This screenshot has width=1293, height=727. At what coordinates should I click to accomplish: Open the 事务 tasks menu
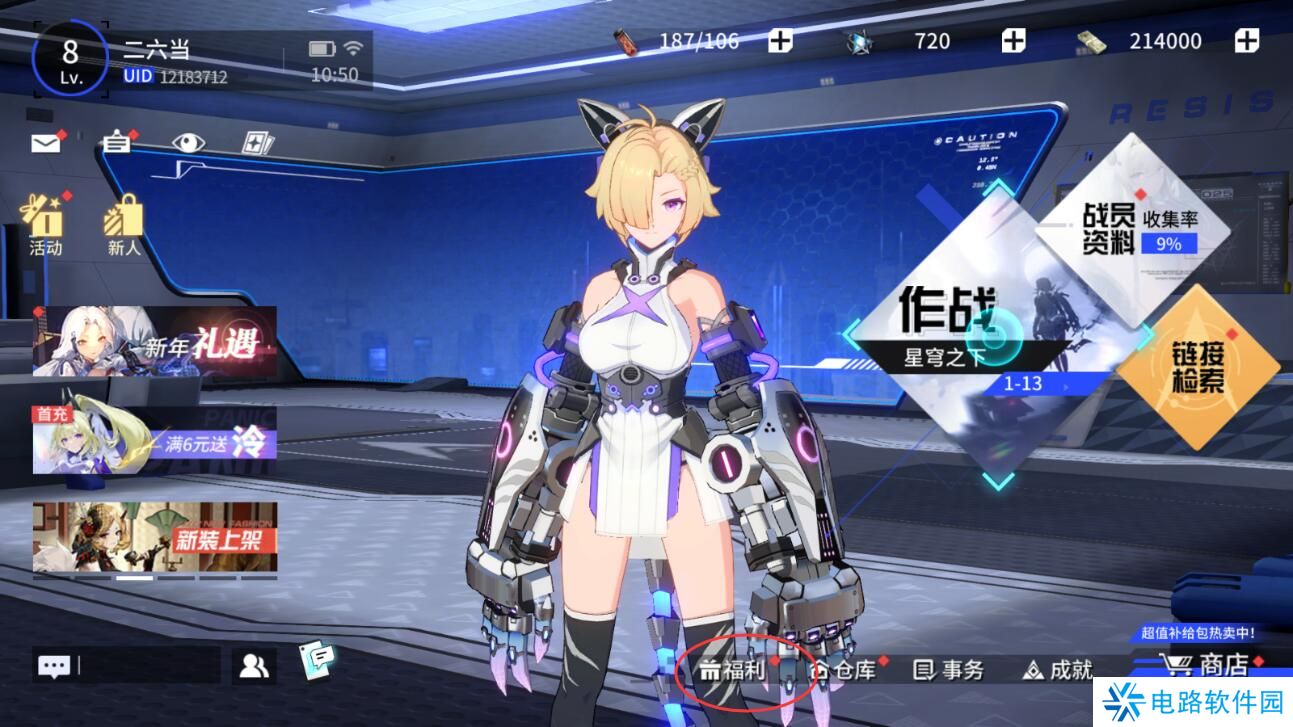(950, 670)
